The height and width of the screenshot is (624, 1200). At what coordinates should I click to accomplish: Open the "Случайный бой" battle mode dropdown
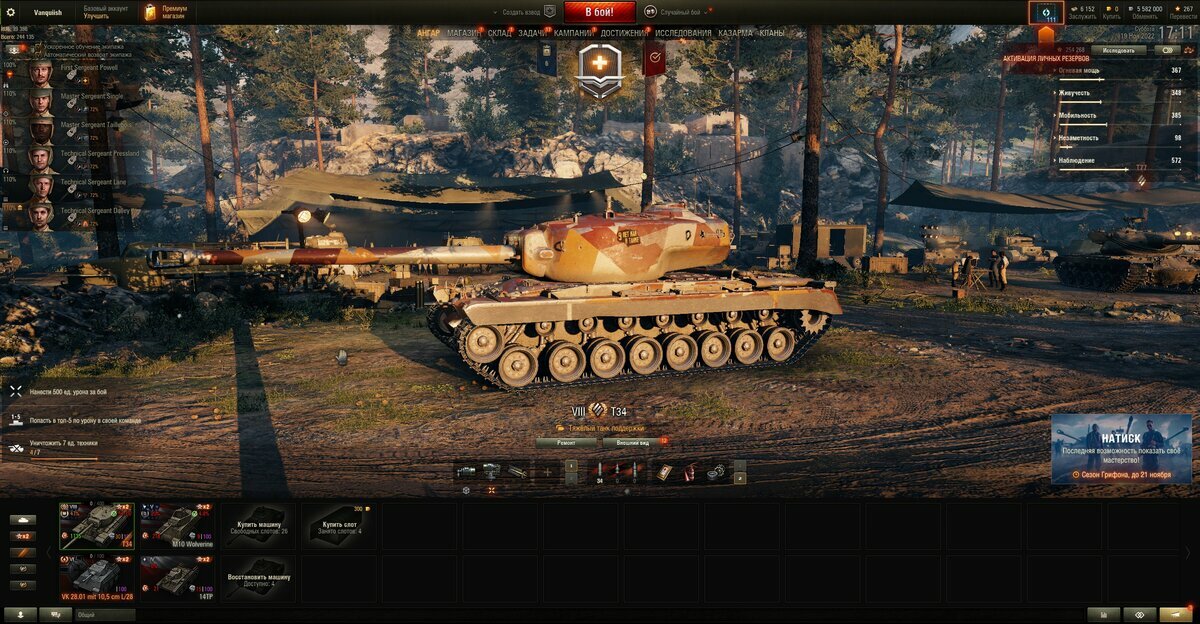point(679,12)
